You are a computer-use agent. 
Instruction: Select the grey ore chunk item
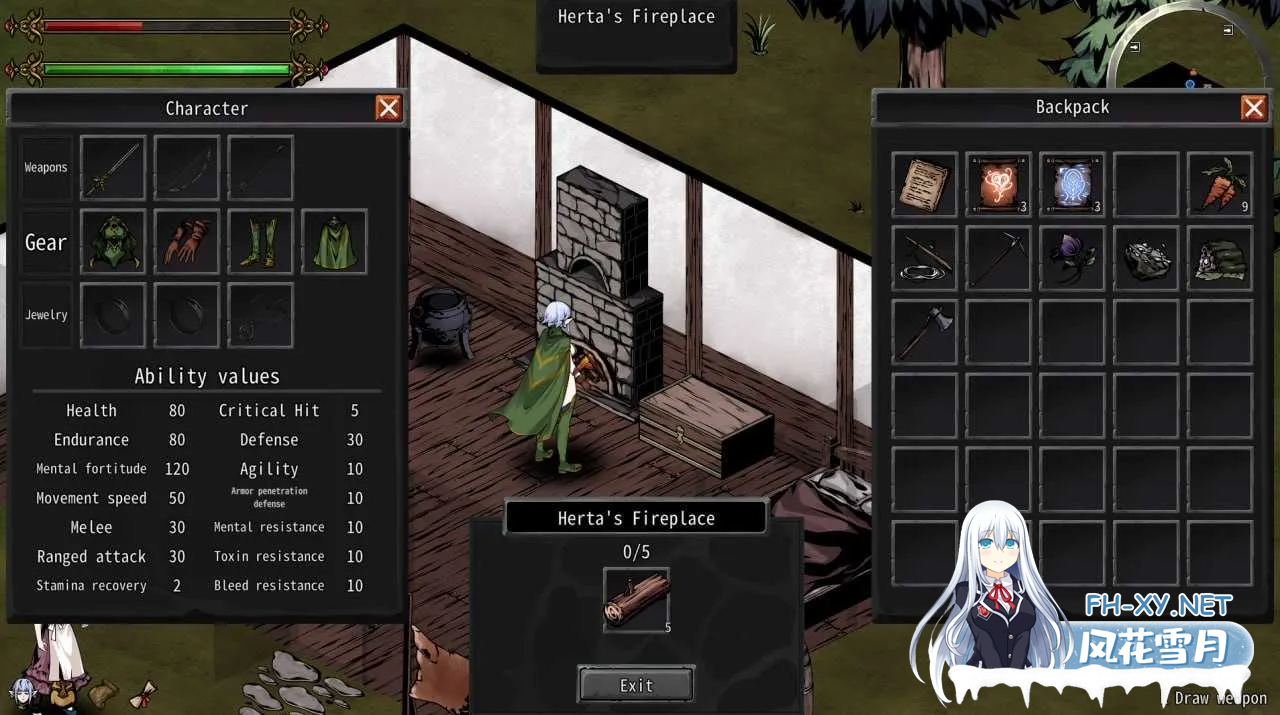click(x=1147, y=259)
